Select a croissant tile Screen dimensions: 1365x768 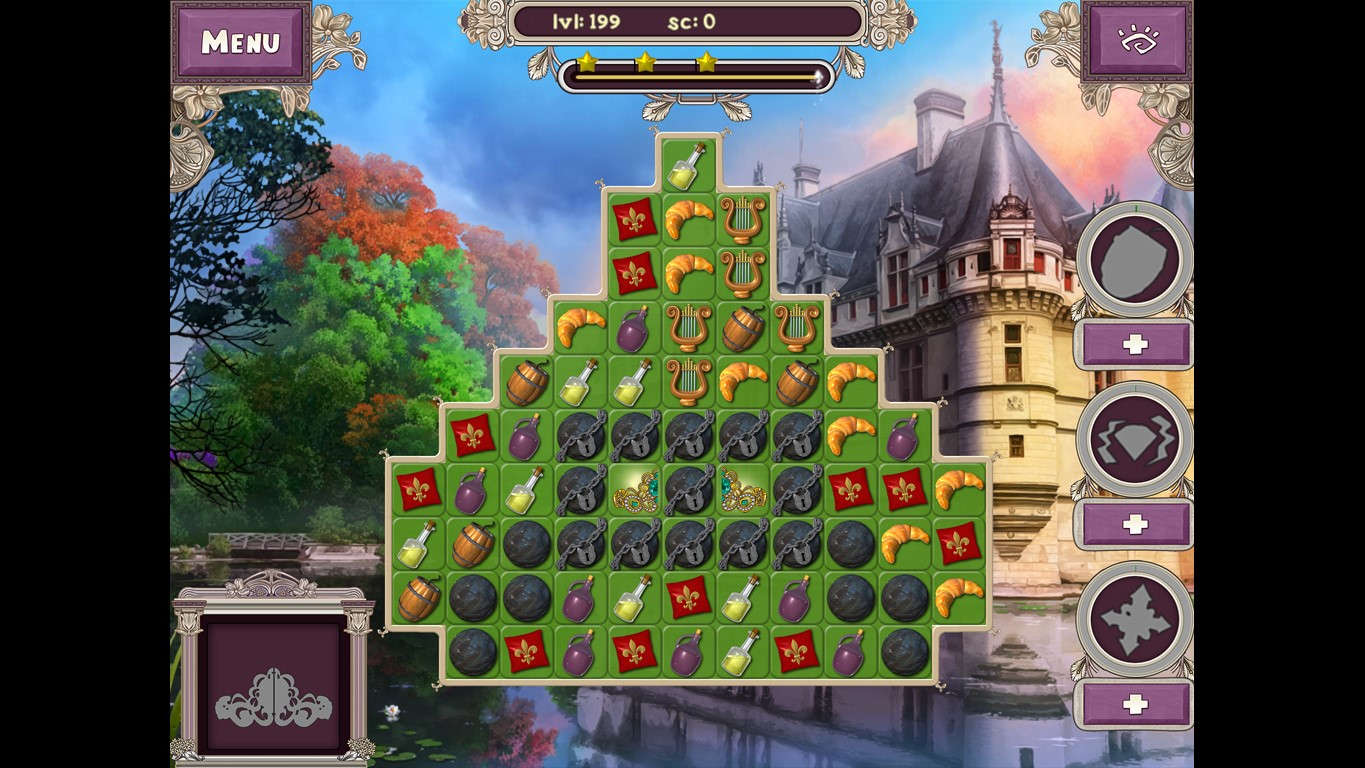point(691,218)
